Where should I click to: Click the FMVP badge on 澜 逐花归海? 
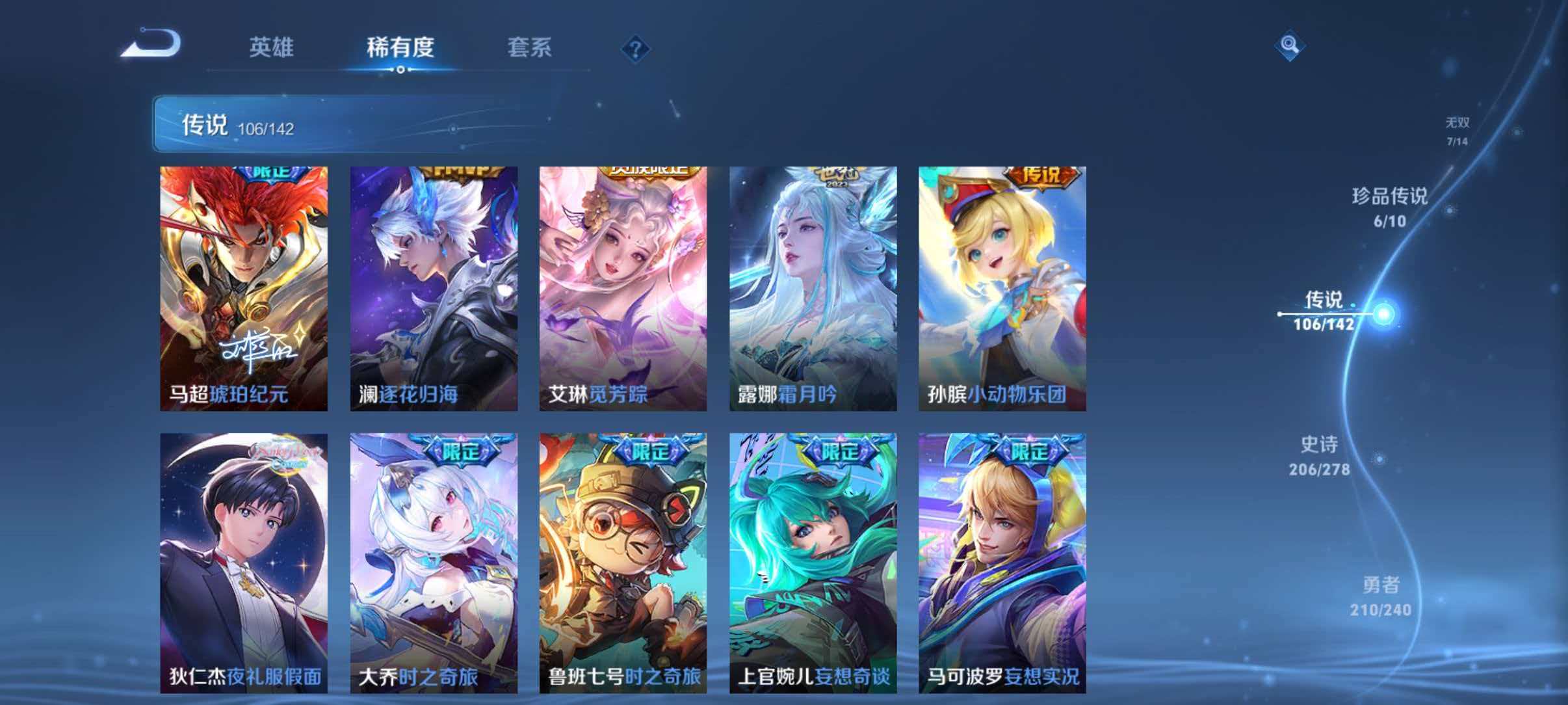[x=460, y=172]
